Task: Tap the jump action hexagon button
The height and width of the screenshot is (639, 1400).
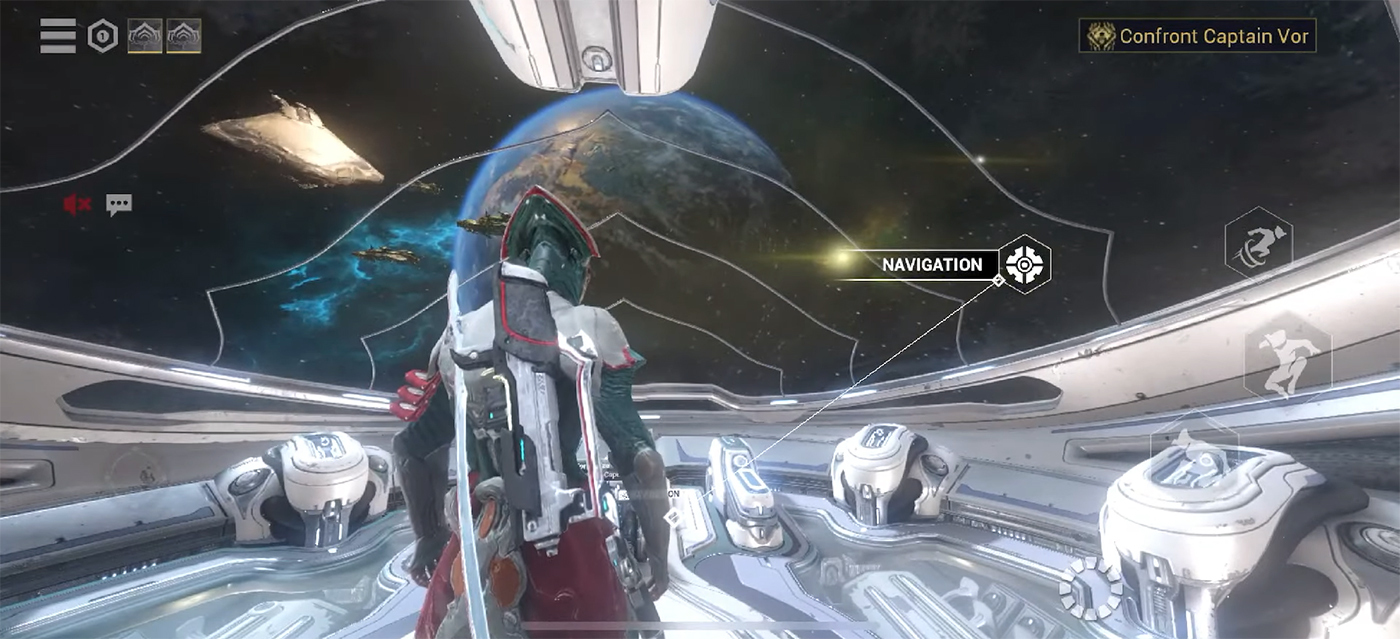Action: coord(1287,357)
